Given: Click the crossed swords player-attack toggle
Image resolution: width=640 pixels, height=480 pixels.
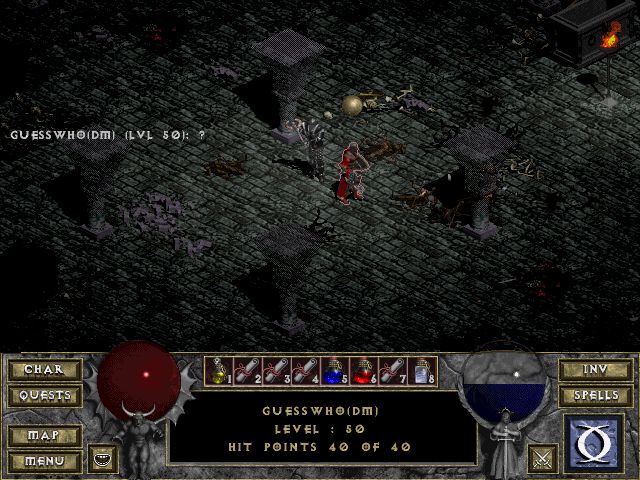Looking at the screenshot, I should [x=543, y=459].
